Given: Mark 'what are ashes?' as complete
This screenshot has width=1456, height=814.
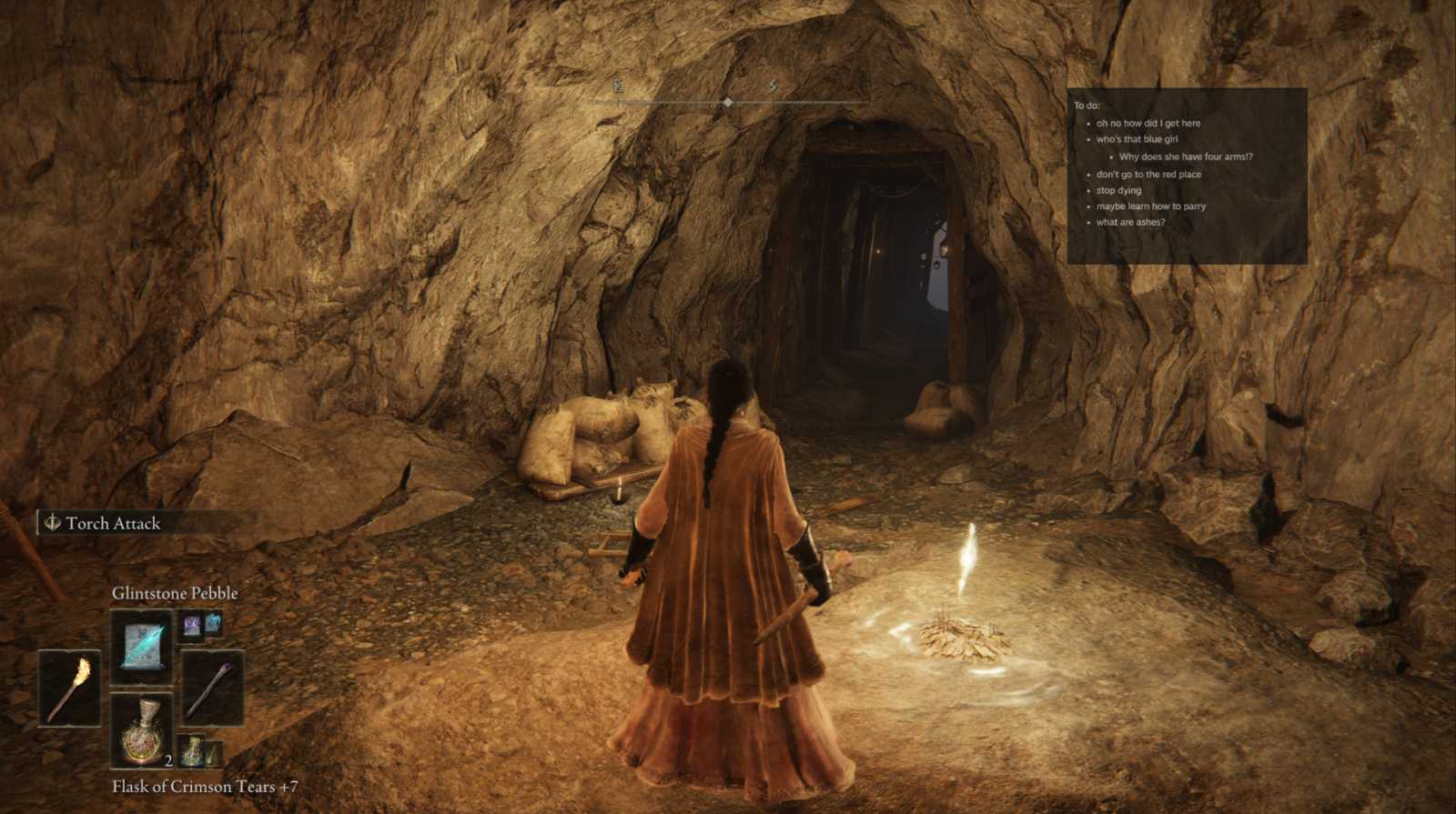Looking at the screenshot, I should point(1131,223).
